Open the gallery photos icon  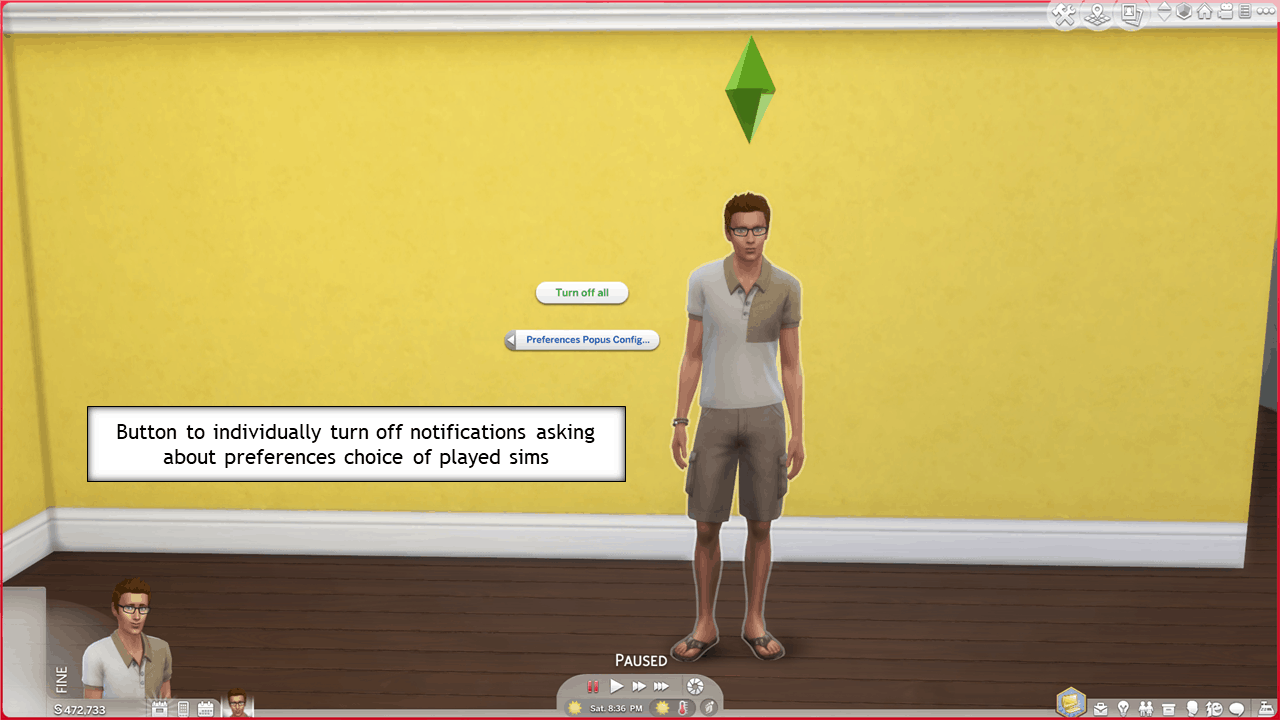pos(1131,14)
